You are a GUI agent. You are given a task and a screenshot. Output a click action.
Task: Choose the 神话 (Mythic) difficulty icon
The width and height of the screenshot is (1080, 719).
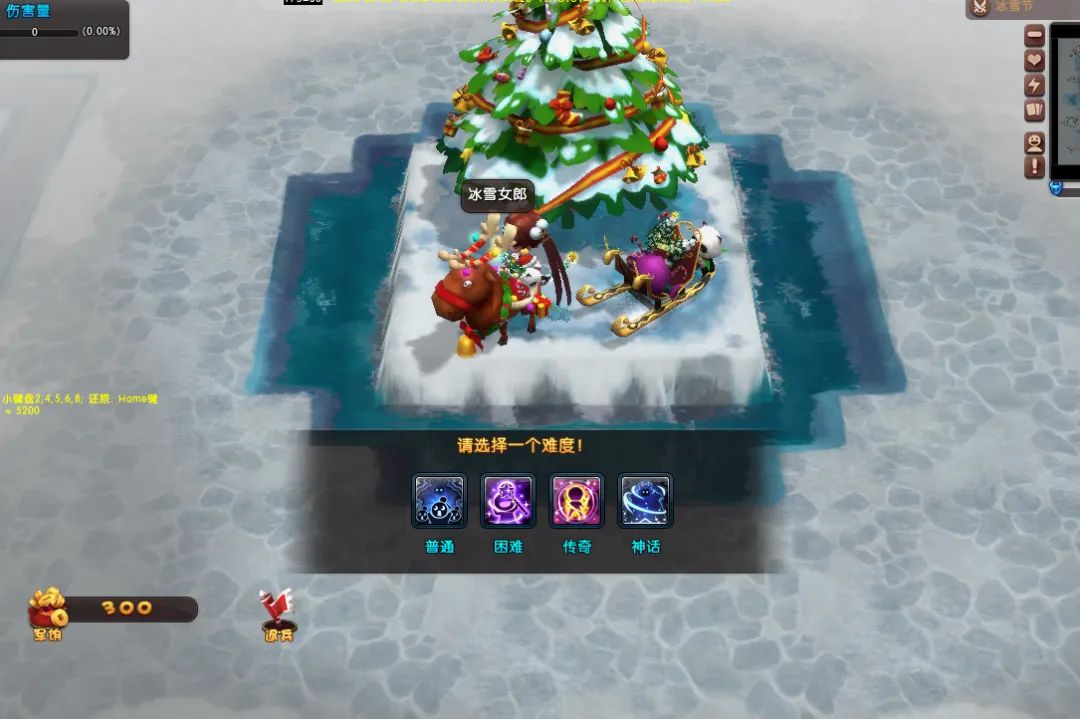coord(645,501)
